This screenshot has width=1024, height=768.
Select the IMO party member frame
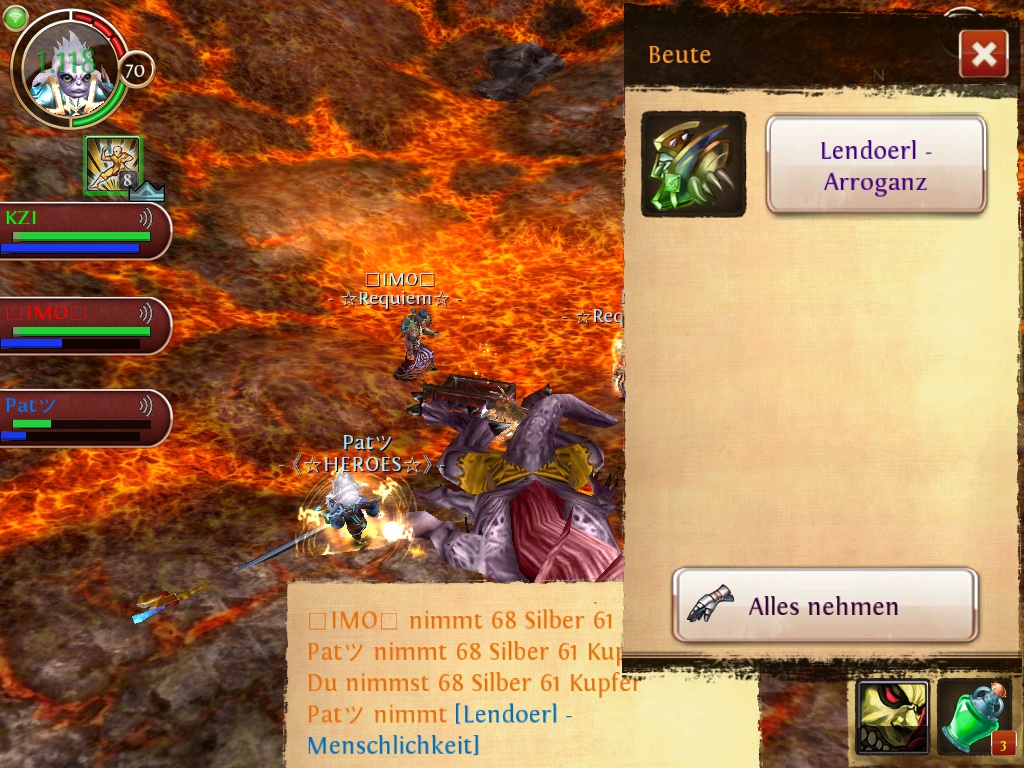[x=84, y=326]
